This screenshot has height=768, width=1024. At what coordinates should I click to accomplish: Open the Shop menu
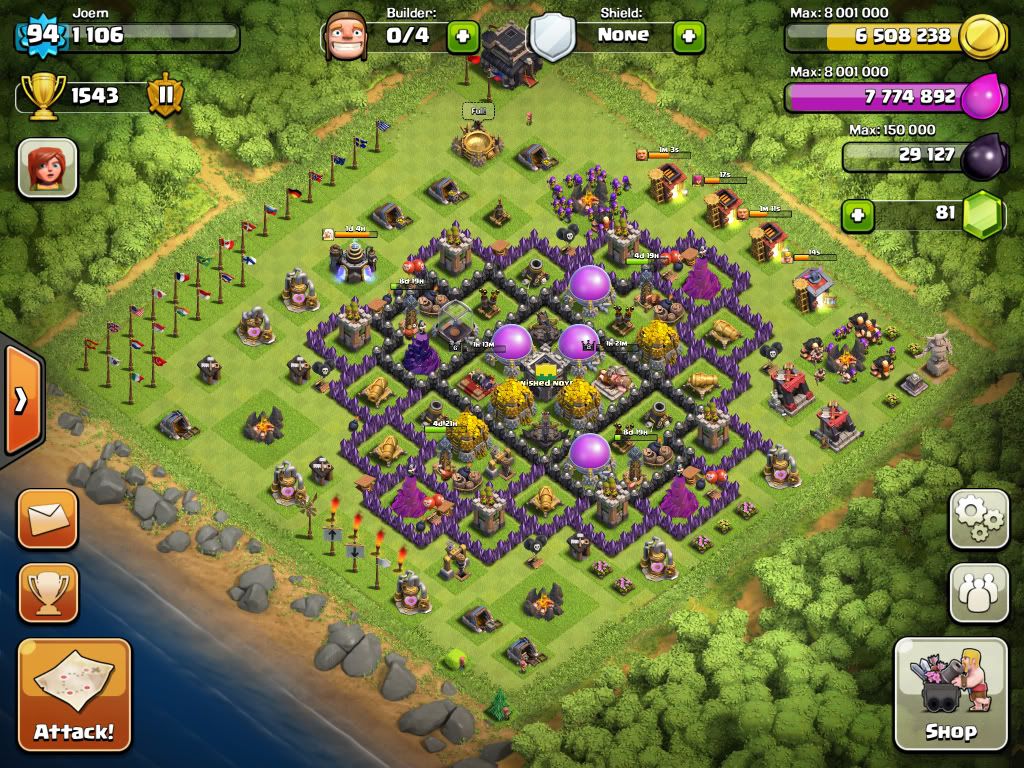(x=950, y=693)
